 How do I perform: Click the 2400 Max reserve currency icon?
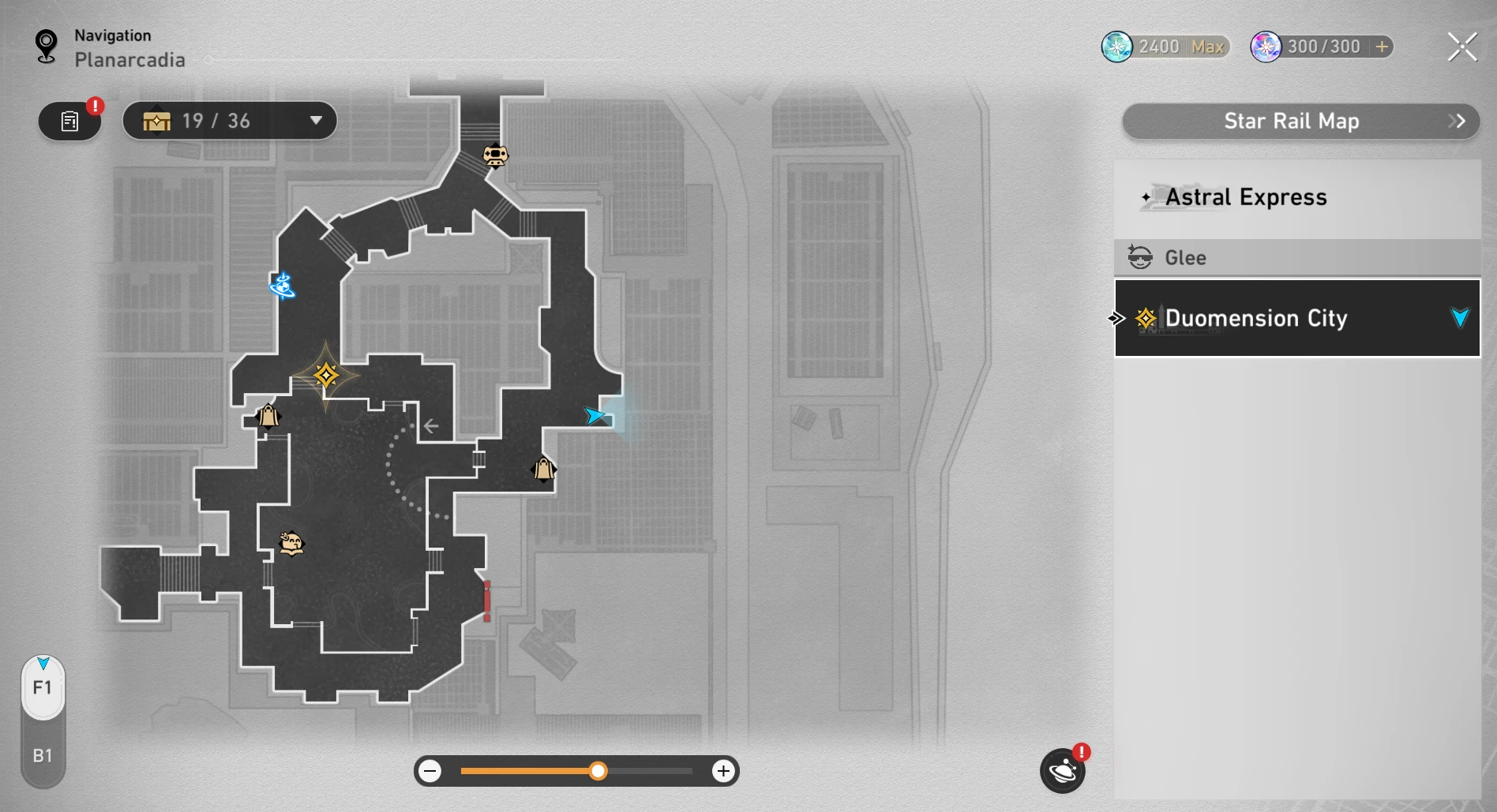pos(1117,47)
